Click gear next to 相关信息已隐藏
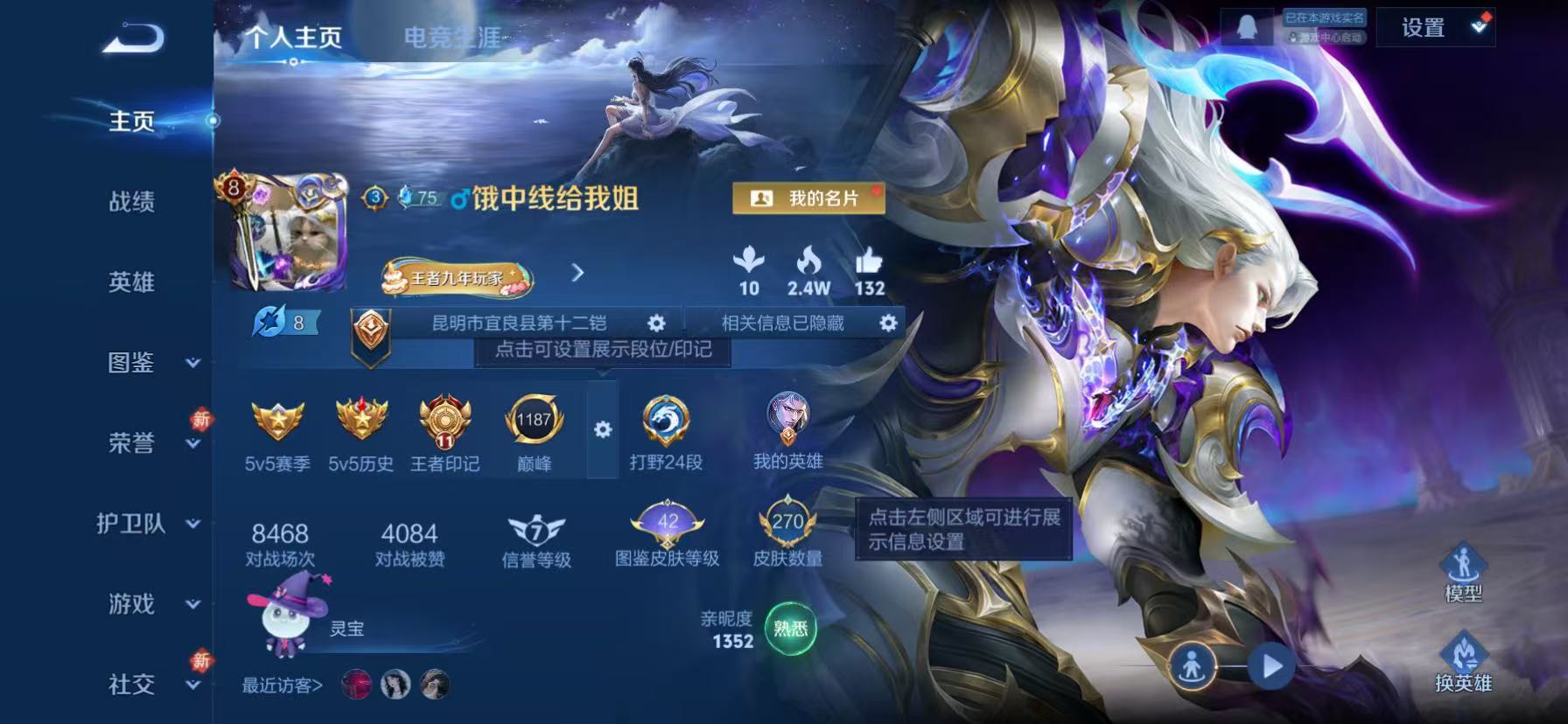This screenshot has height=724, width=1568. pyautogui.click(x=889, y=323)
